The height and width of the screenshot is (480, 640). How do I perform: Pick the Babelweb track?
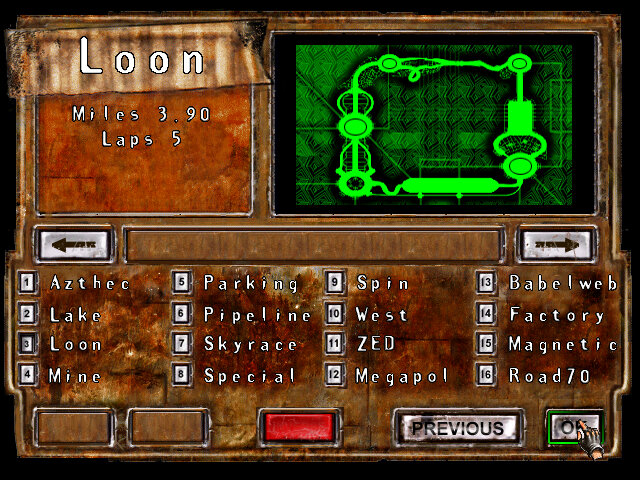pos(563,284)
